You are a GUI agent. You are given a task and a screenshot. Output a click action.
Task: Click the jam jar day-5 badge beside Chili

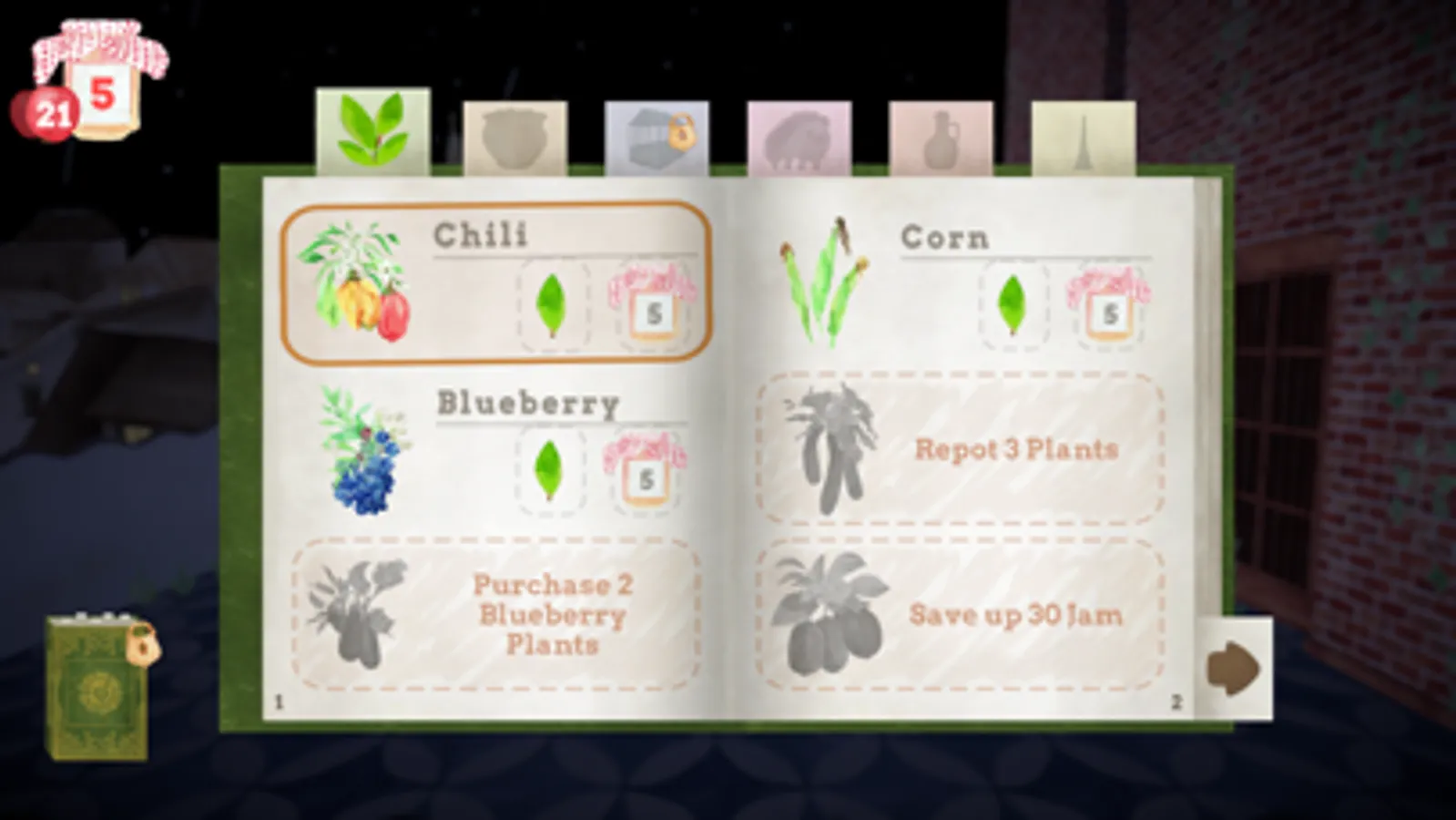point(652,305)
